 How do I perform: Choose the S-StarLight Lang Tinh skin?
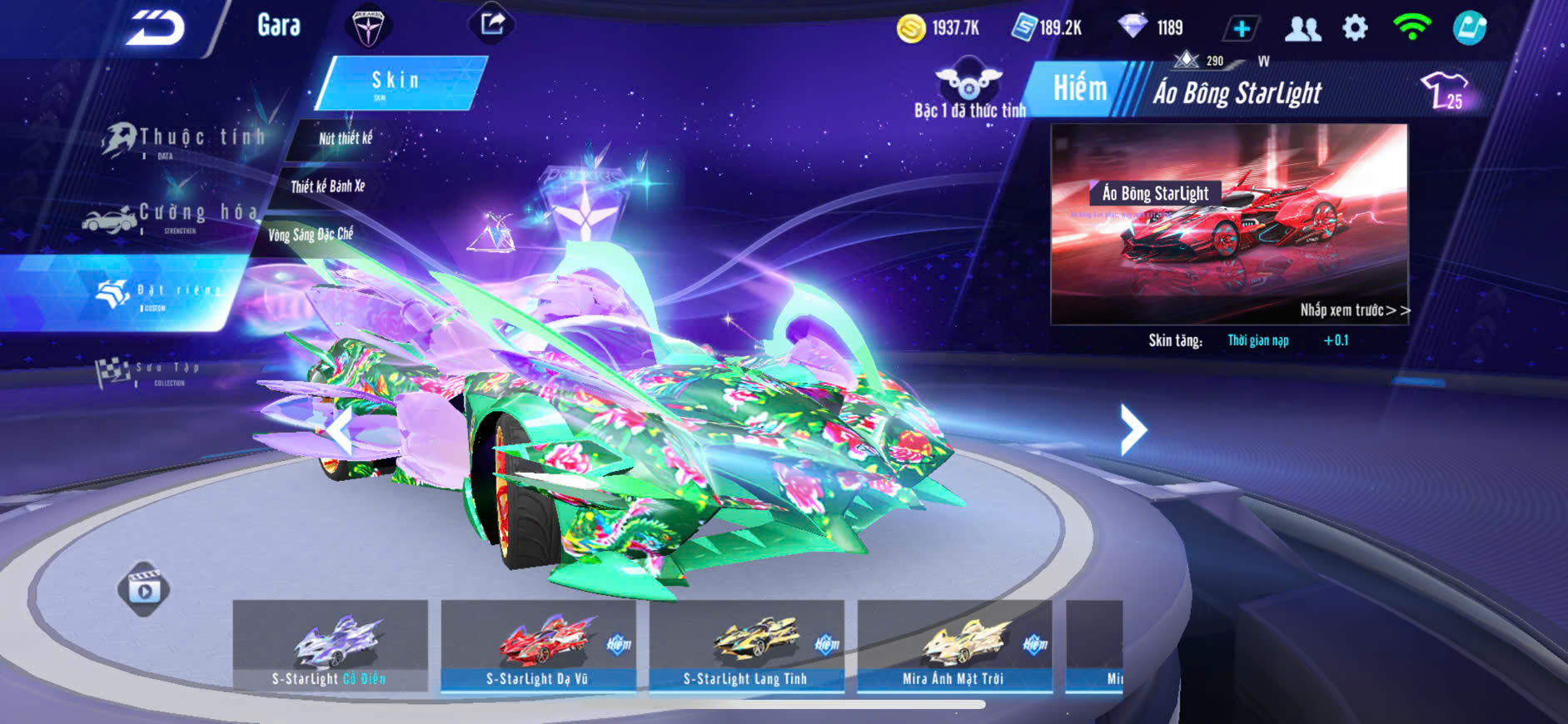746,647
